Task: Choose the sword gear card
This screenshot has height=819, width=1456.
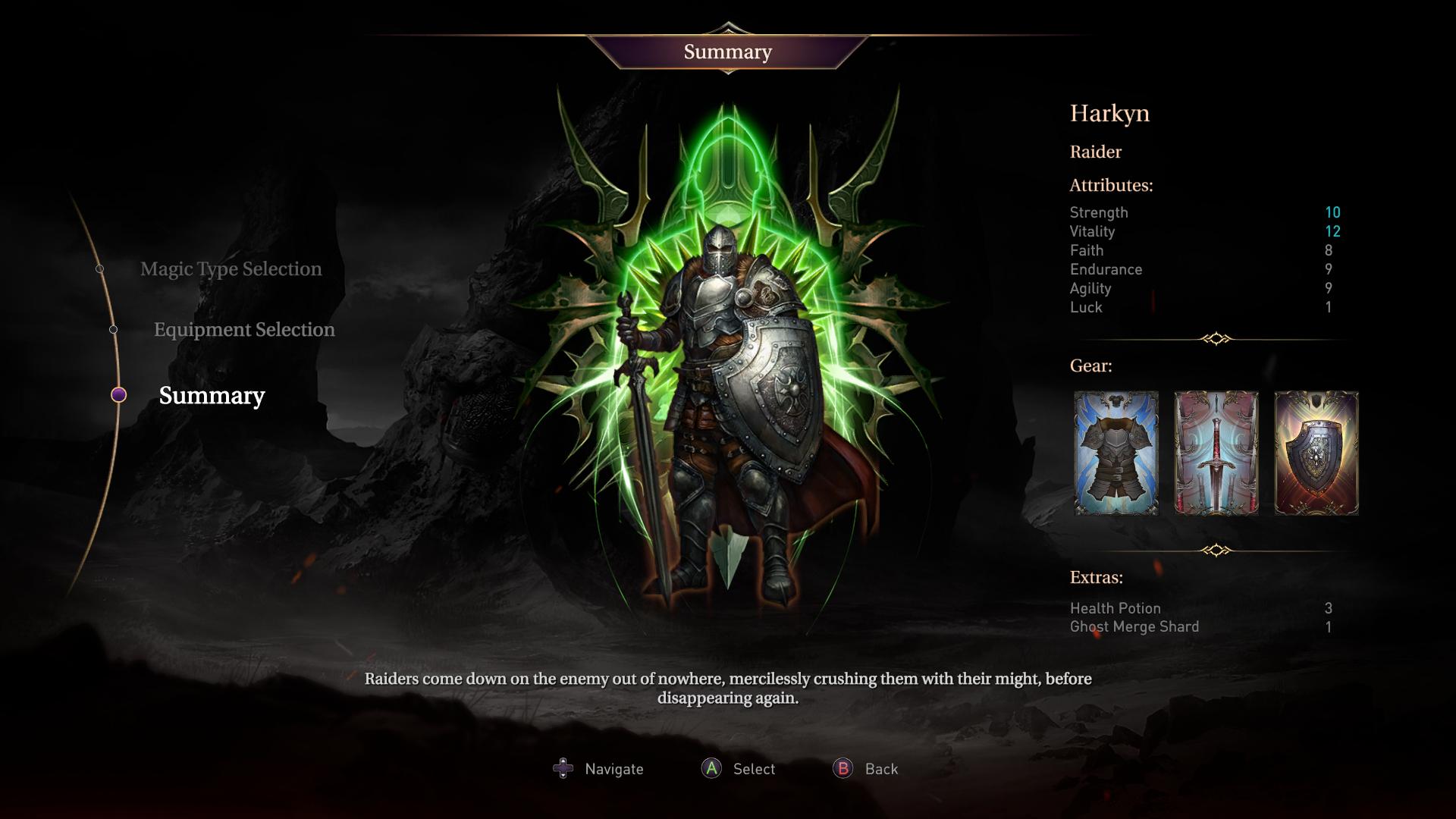Action: tap(1216, 453)
